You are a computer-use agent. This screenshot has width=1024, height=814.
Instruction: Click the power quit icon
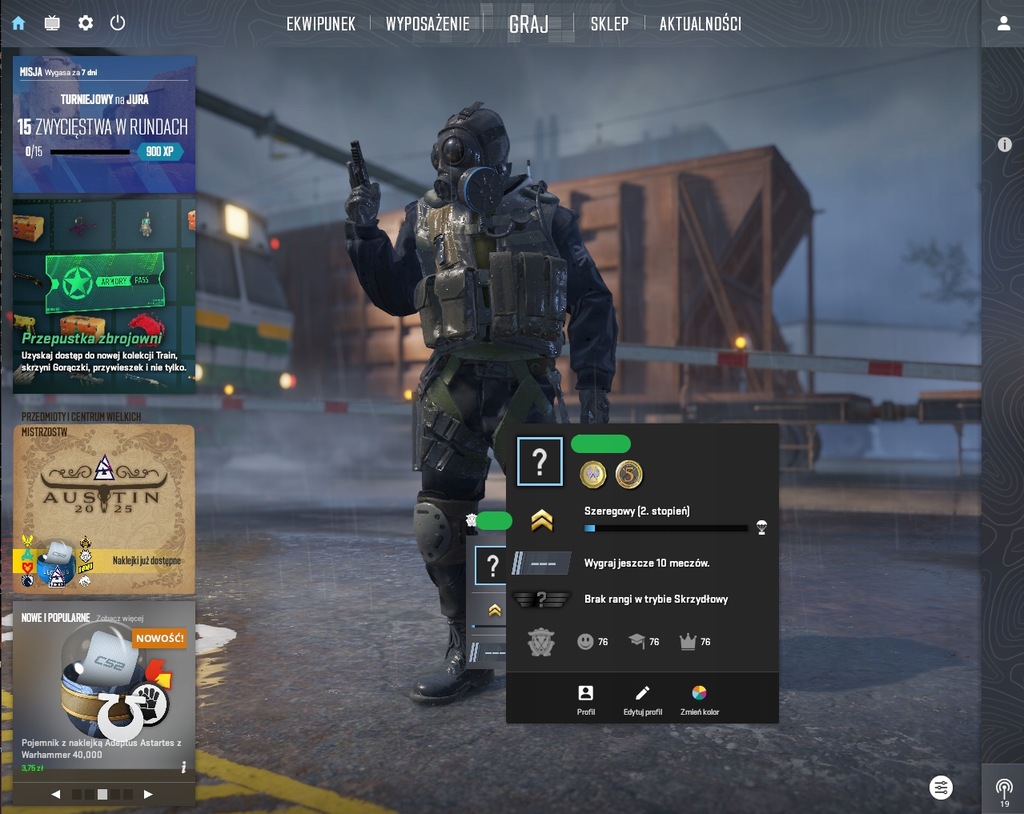pyautogui.click(x=118, y=23)
